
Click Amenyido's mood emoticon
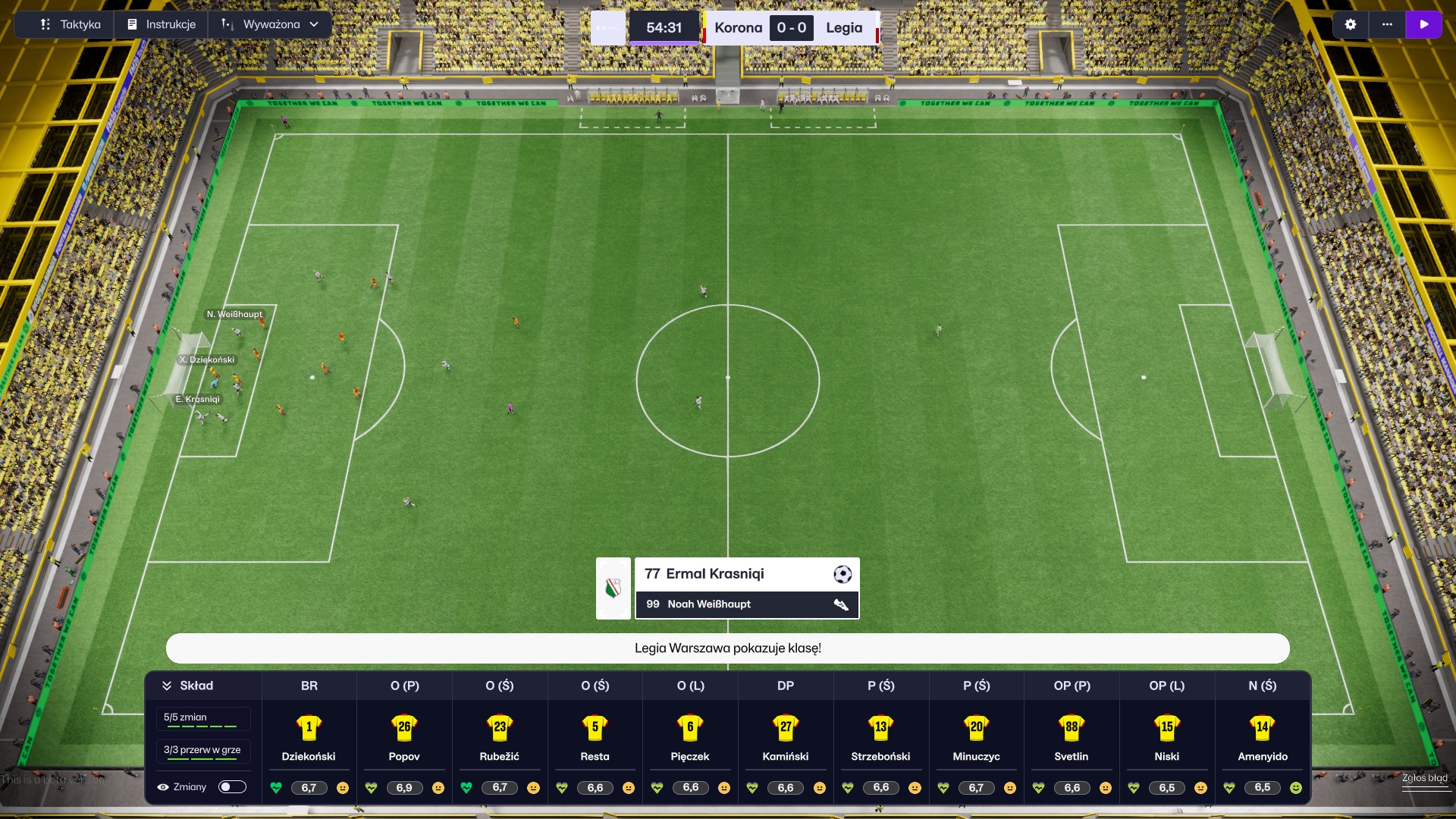click(x=1296, y=788)
